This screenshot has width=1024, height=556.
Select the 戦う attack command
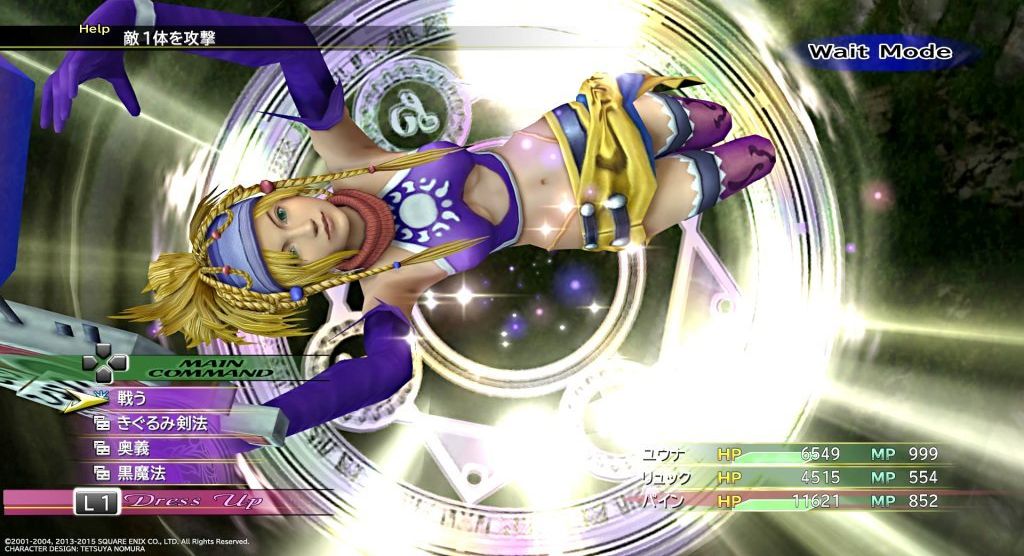(134, 400)
